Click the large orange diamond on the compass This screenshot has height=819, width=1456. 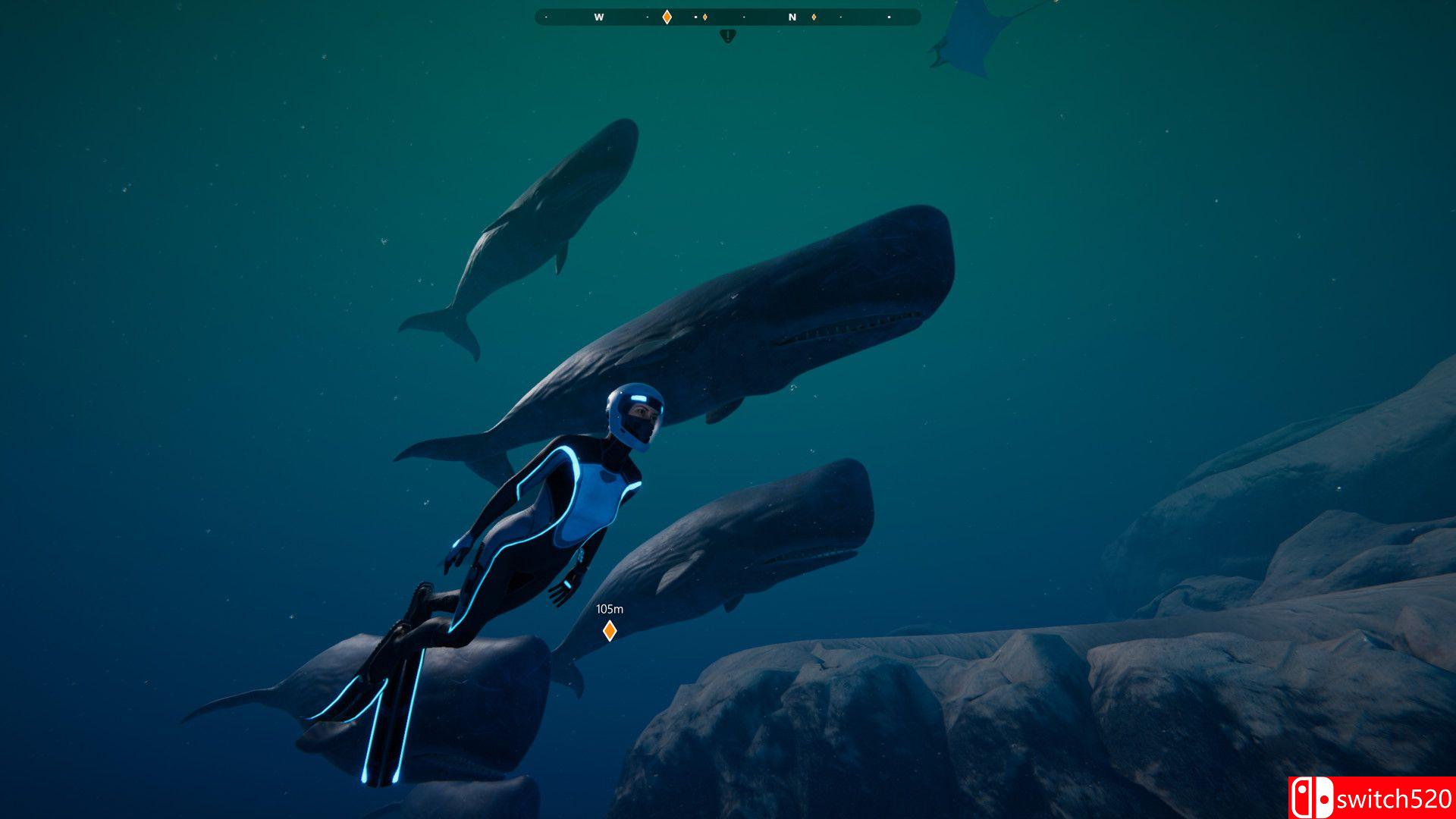tap(667, 17)
